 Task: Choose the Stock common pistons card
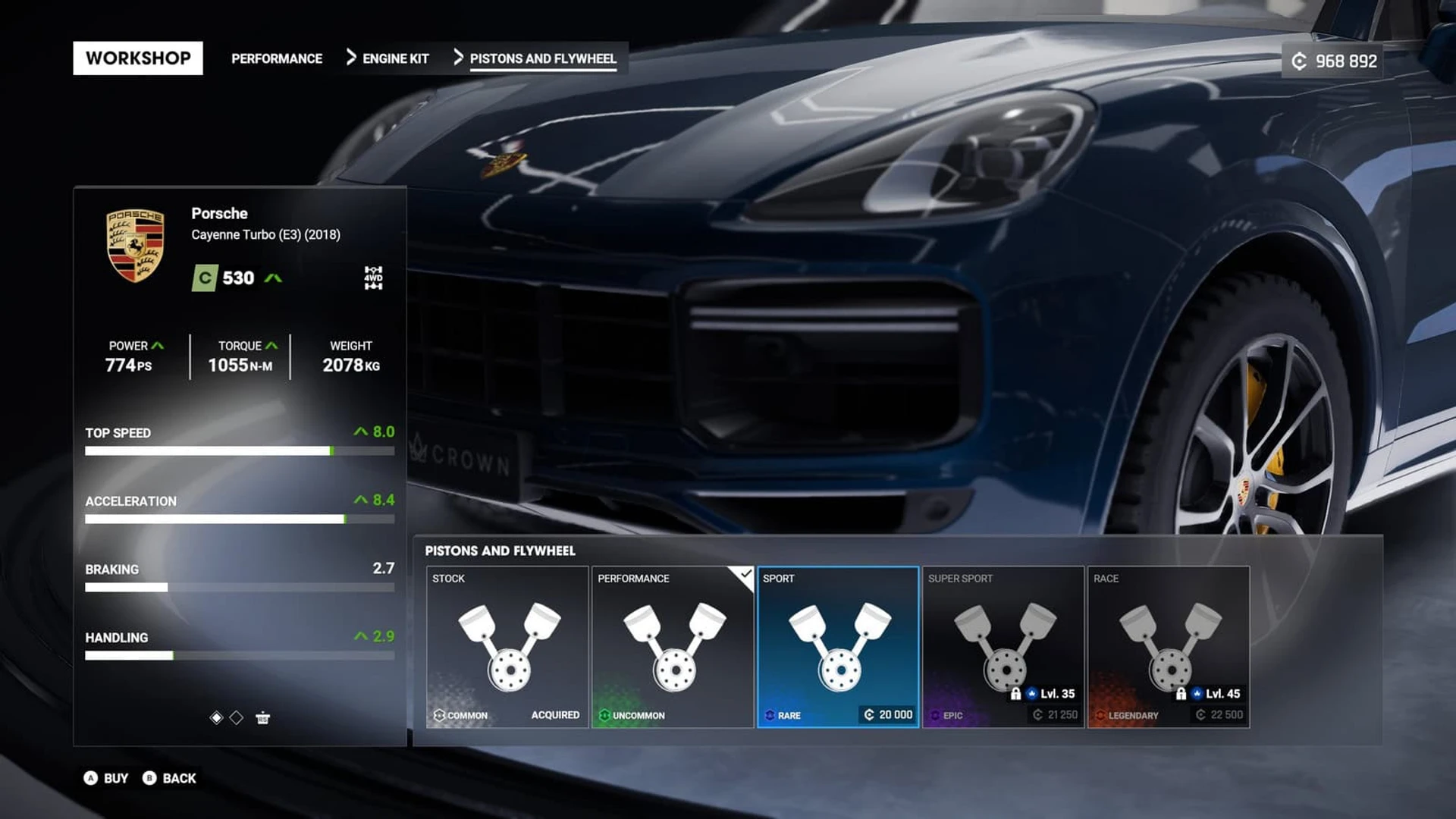[x=507, y=647]
